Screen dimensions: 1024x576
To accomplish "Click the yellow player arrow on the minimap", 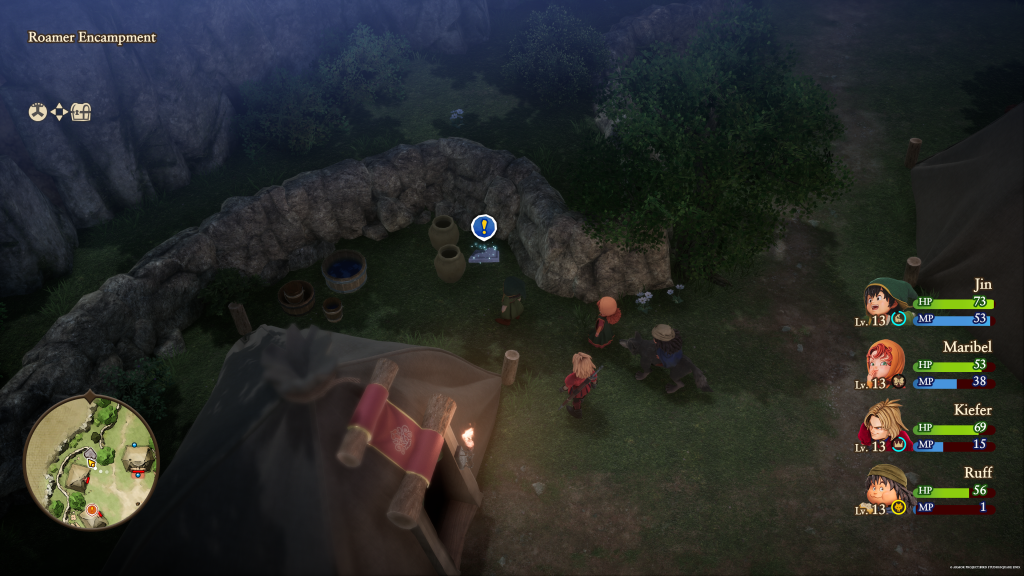I will [x=91, y=463].
